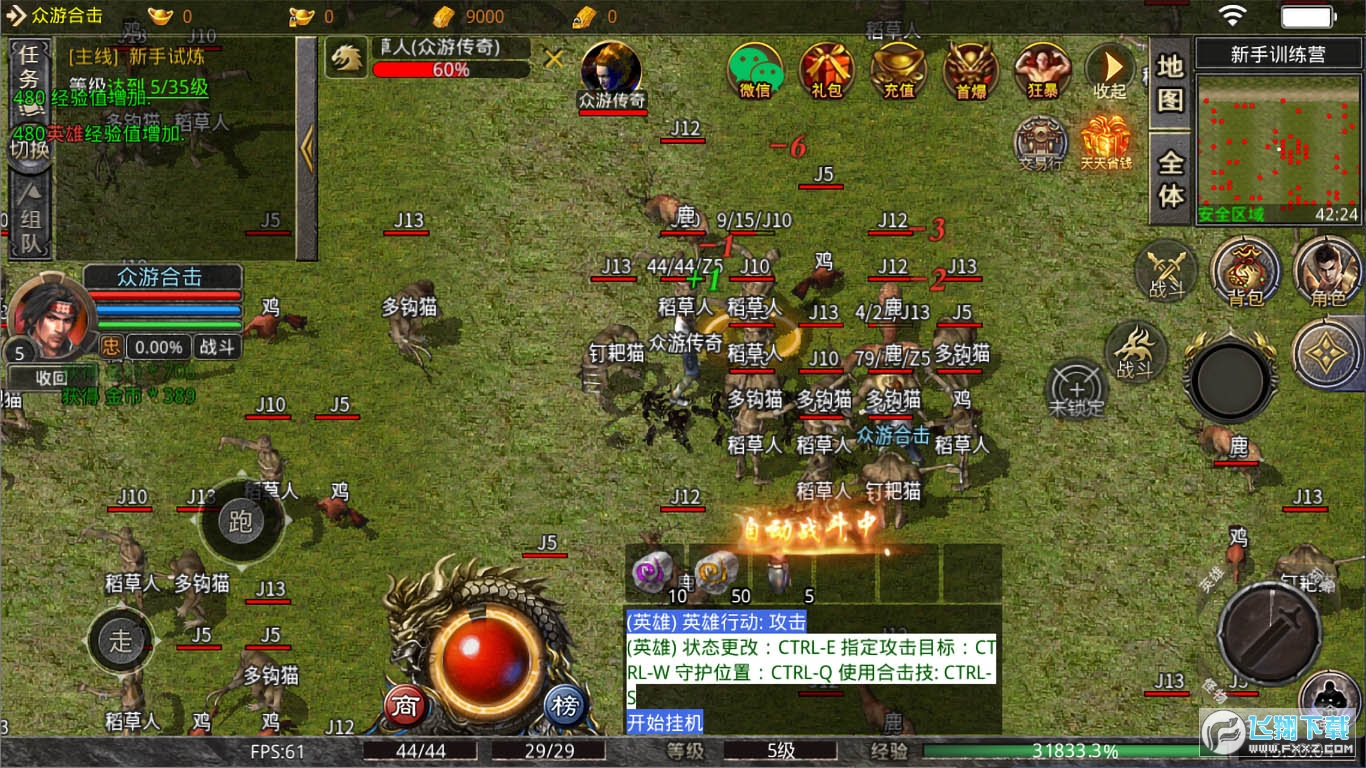Collapse hero panel with 收回 button
Viewport: 1366px width, 768px height.
click(50, 378)
